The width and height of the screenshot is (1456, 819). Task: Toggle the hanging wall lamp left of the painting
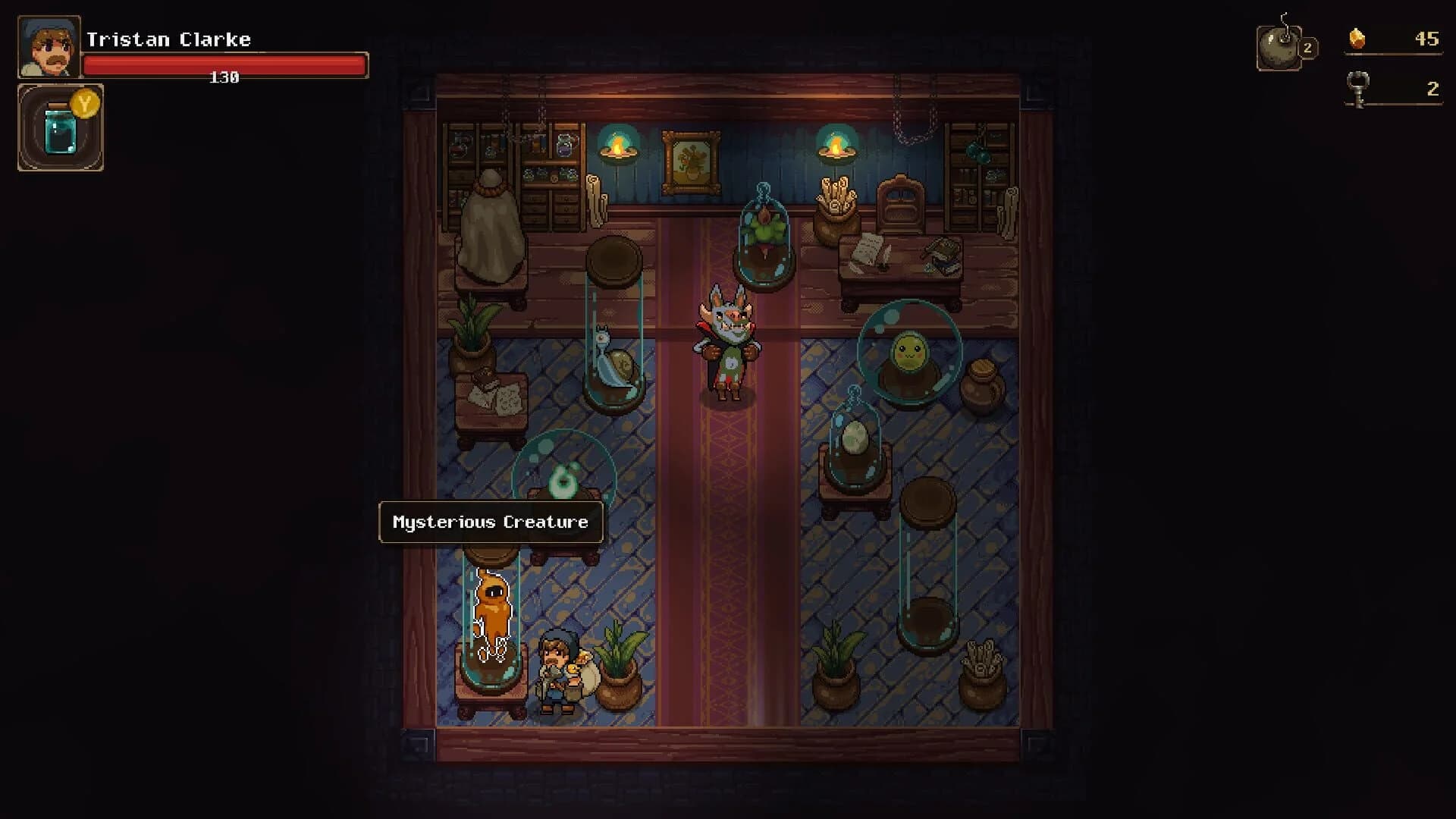point(619,152)
